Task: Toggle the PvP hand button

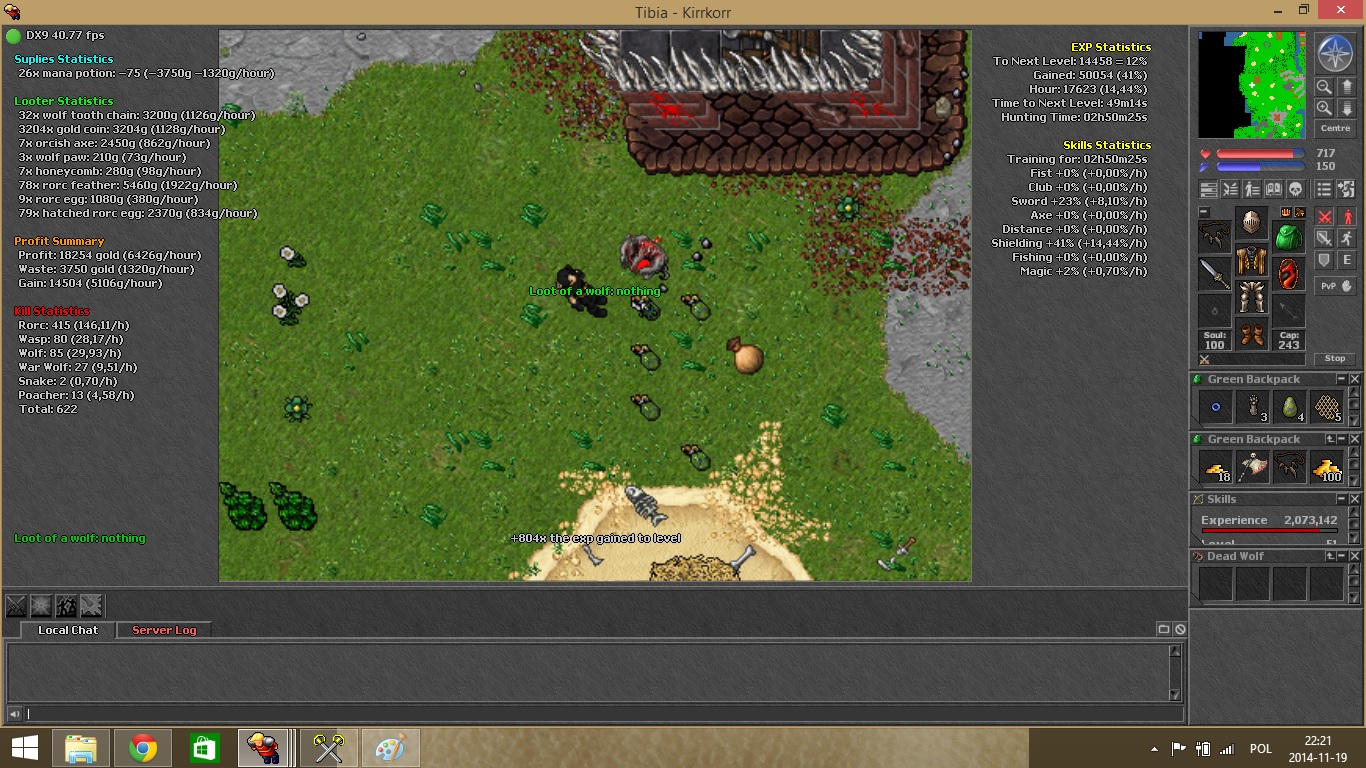Action: [x=1335, y=285]
